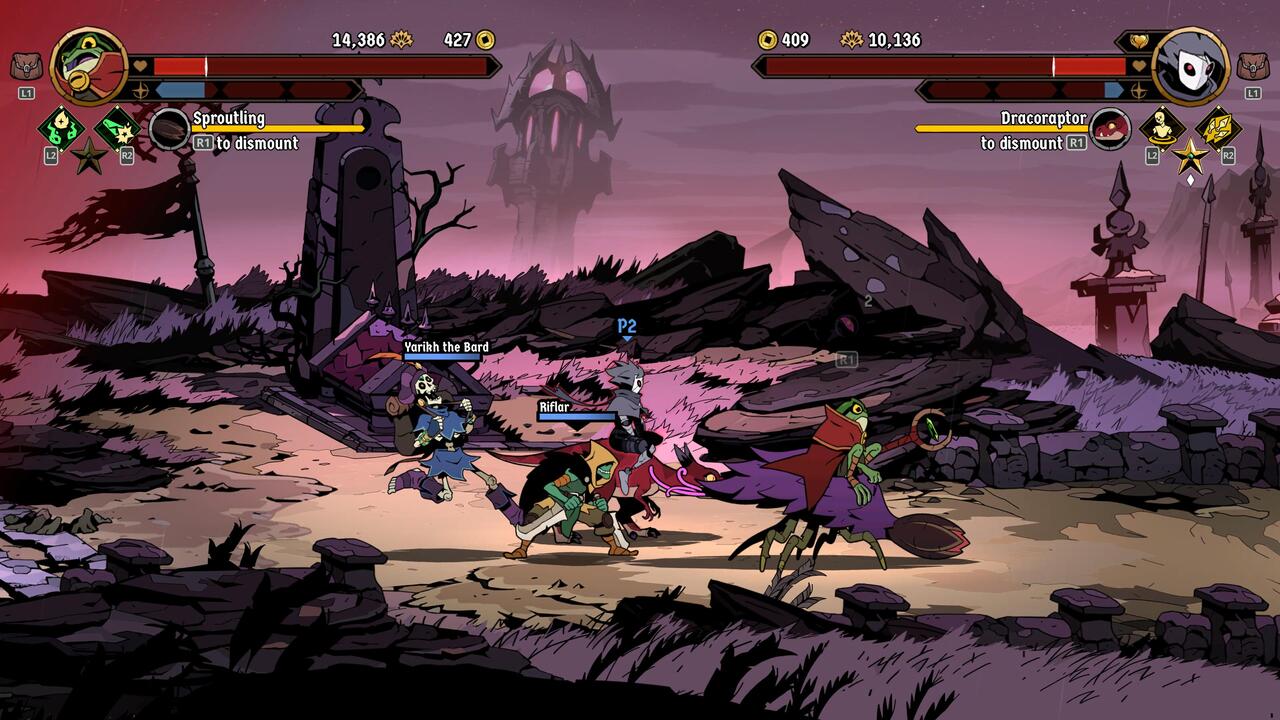This screenshot has height=720, width=1280.
Task: Click the frog character portrait
Action: (x=88, y=65)
